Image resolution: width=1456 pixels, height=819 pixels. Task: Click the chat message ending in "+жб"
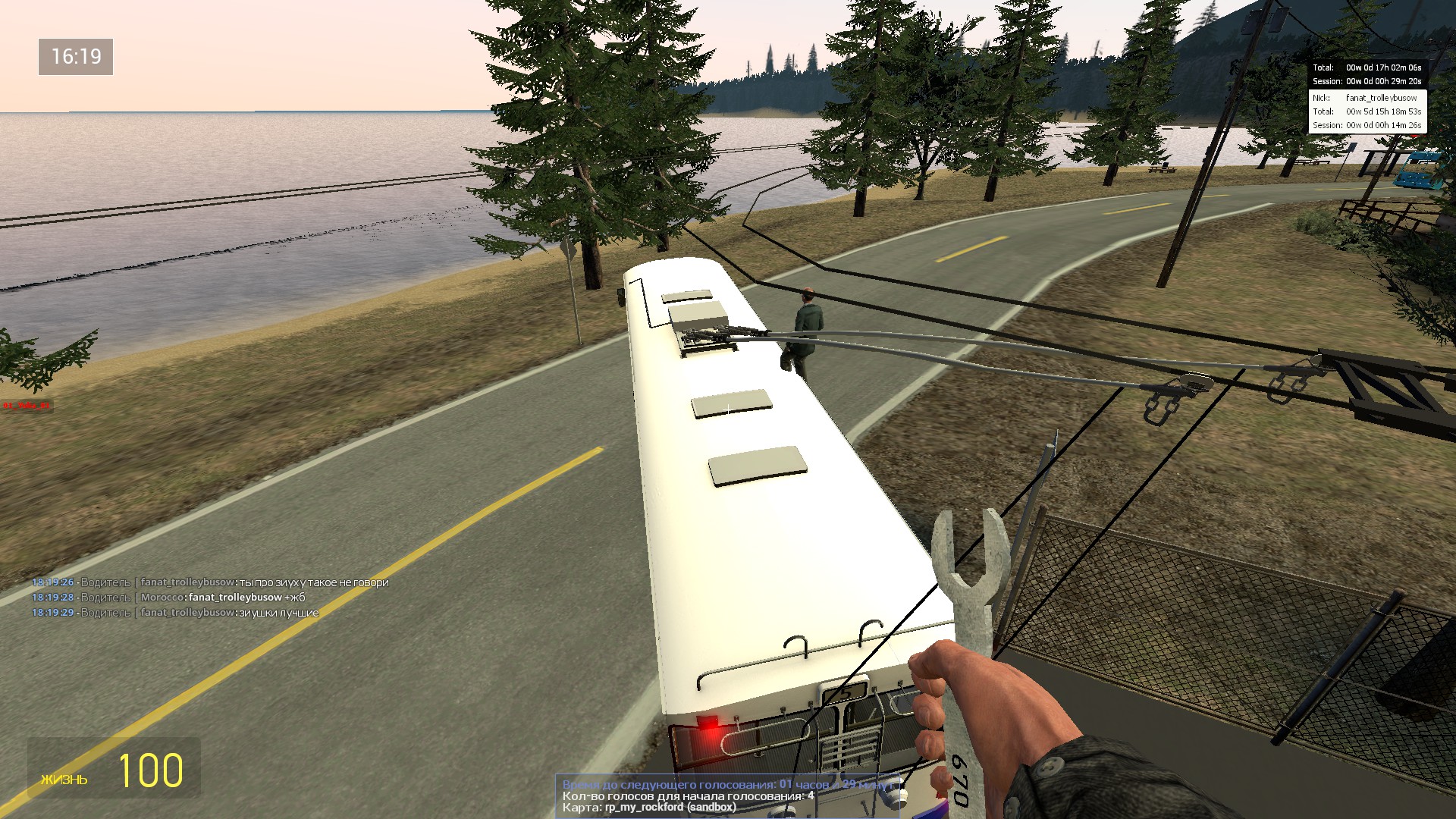click(x=168, y=598)
